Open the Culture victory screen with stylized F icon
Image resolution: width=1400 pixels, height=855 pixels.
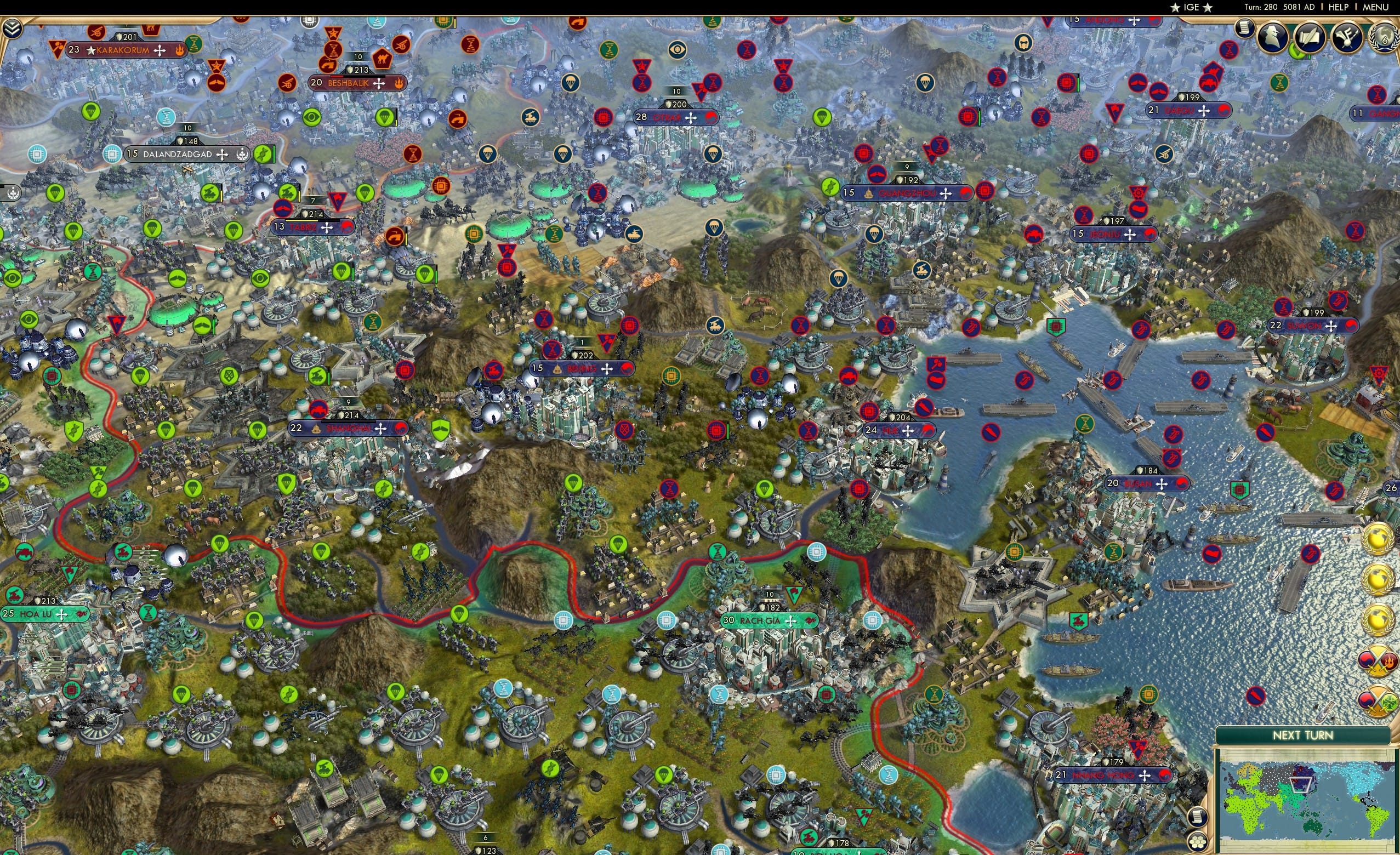pos(1348,38)
